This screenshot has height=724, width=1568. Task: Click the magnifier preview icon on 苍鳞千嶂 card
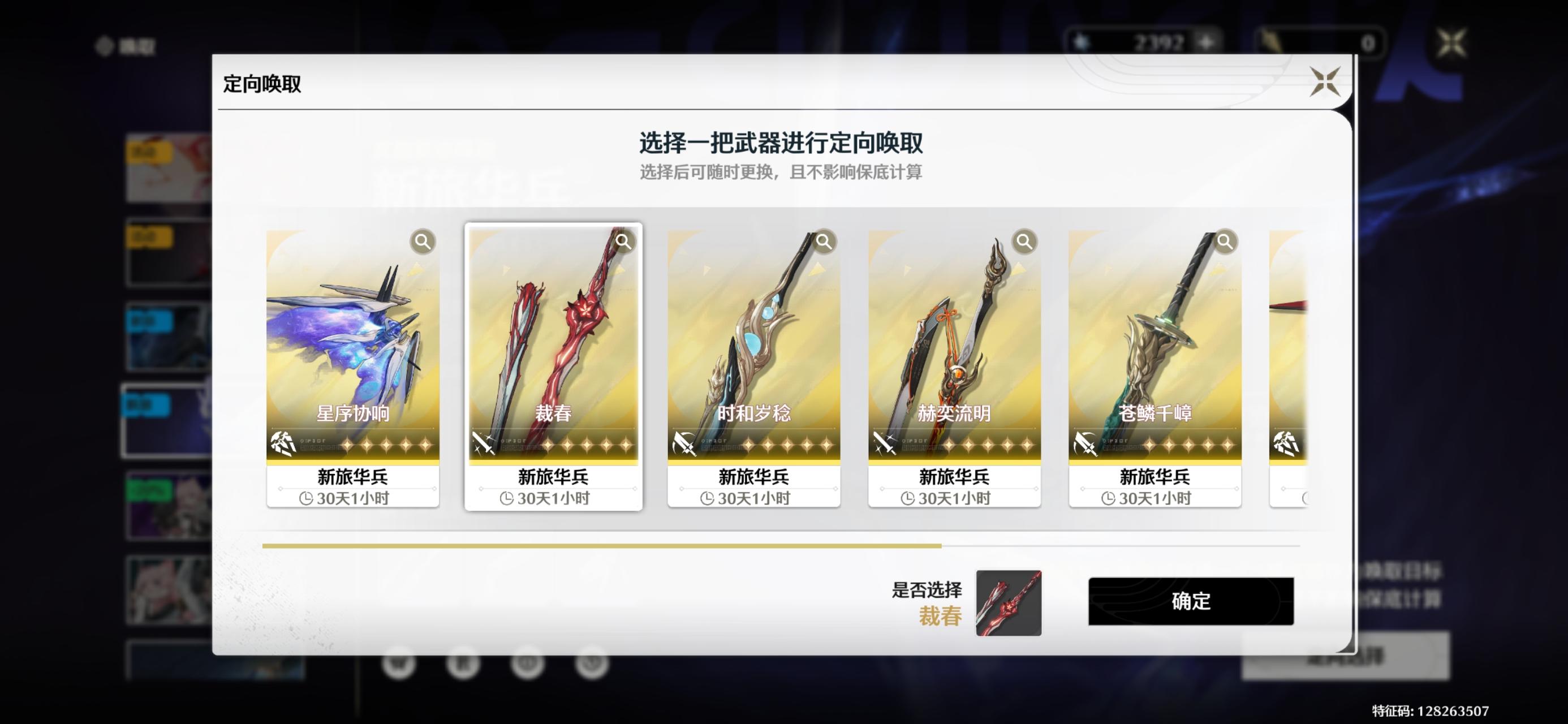point(1224,241)
